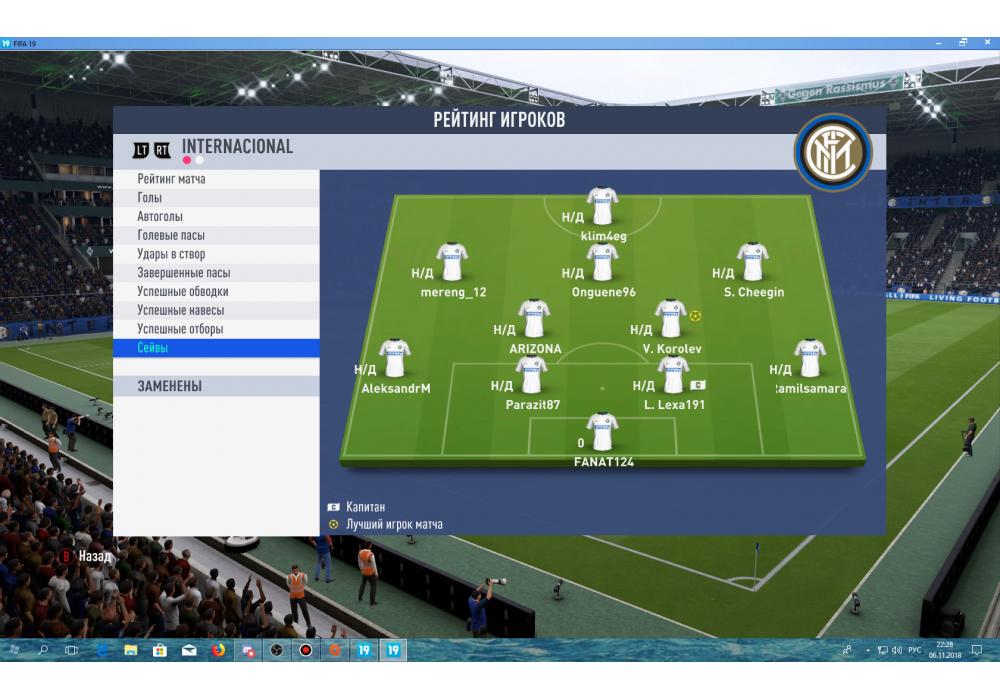1000x700 pixels.
Task: Select goalkeeper FANAT124 on the pitch
Action: click(x=602, y=432)
